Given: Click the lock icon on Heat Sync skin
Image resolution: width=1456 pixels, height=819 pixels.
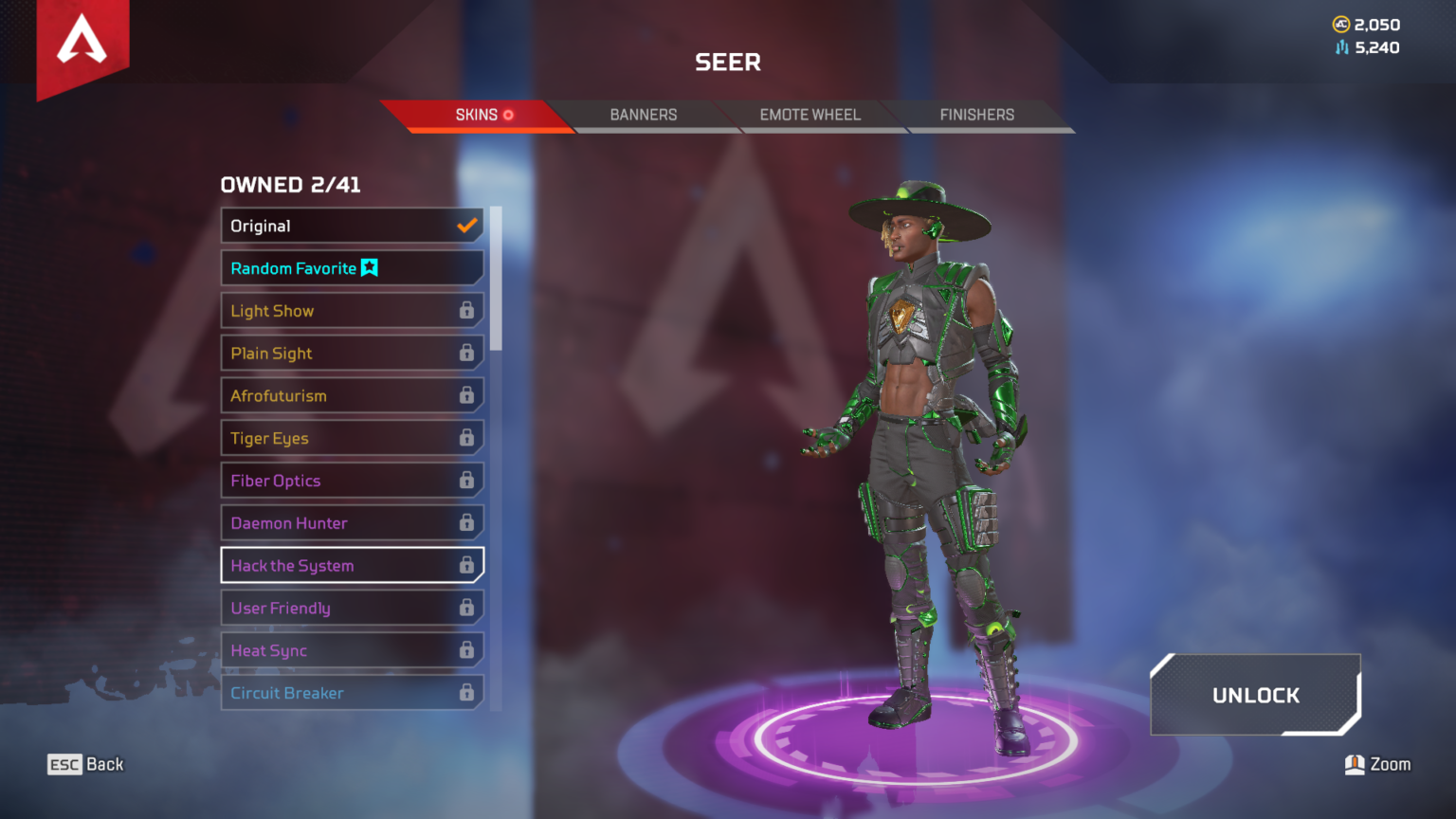Looking at the screenshot, I should [x=468, y=650].
